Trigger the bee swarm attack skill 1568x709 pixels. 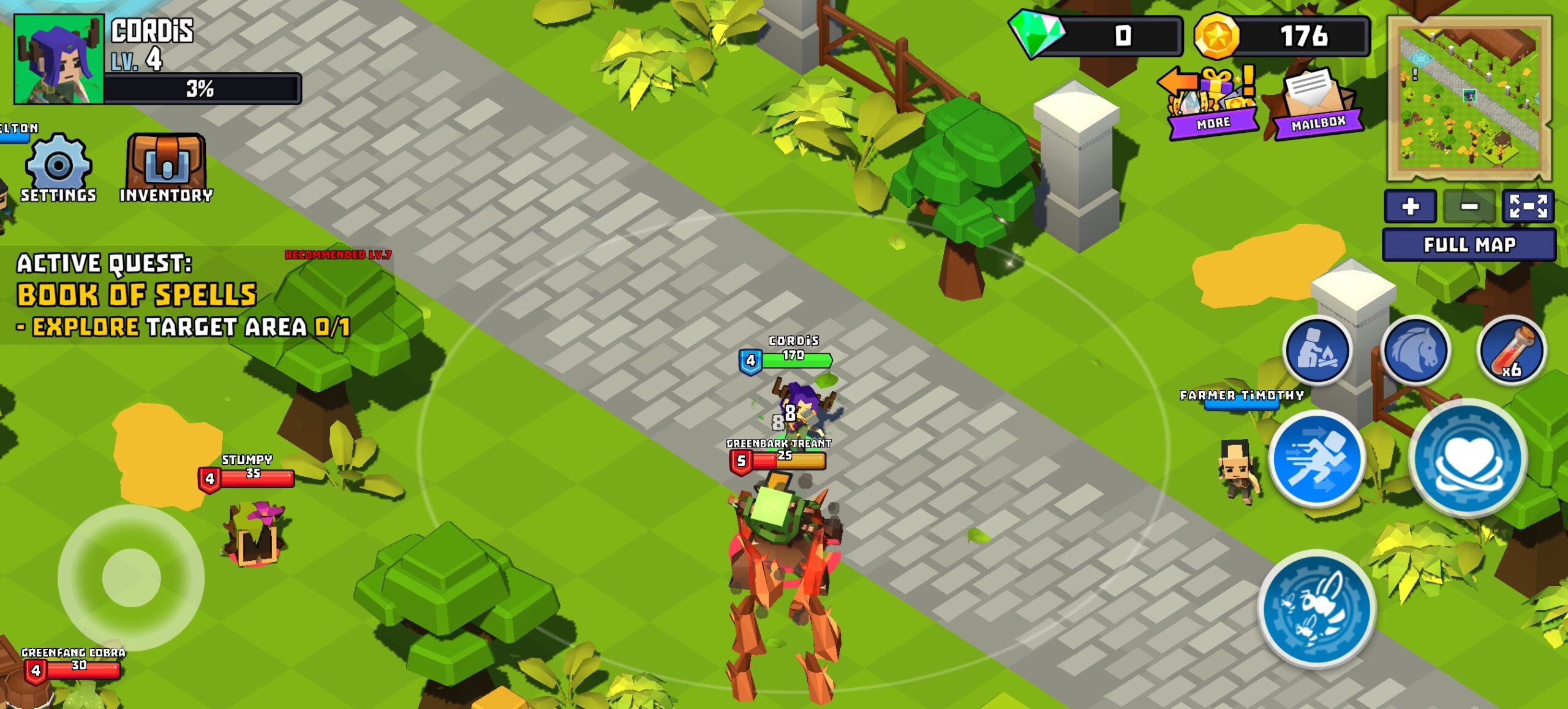[1317, 608]
